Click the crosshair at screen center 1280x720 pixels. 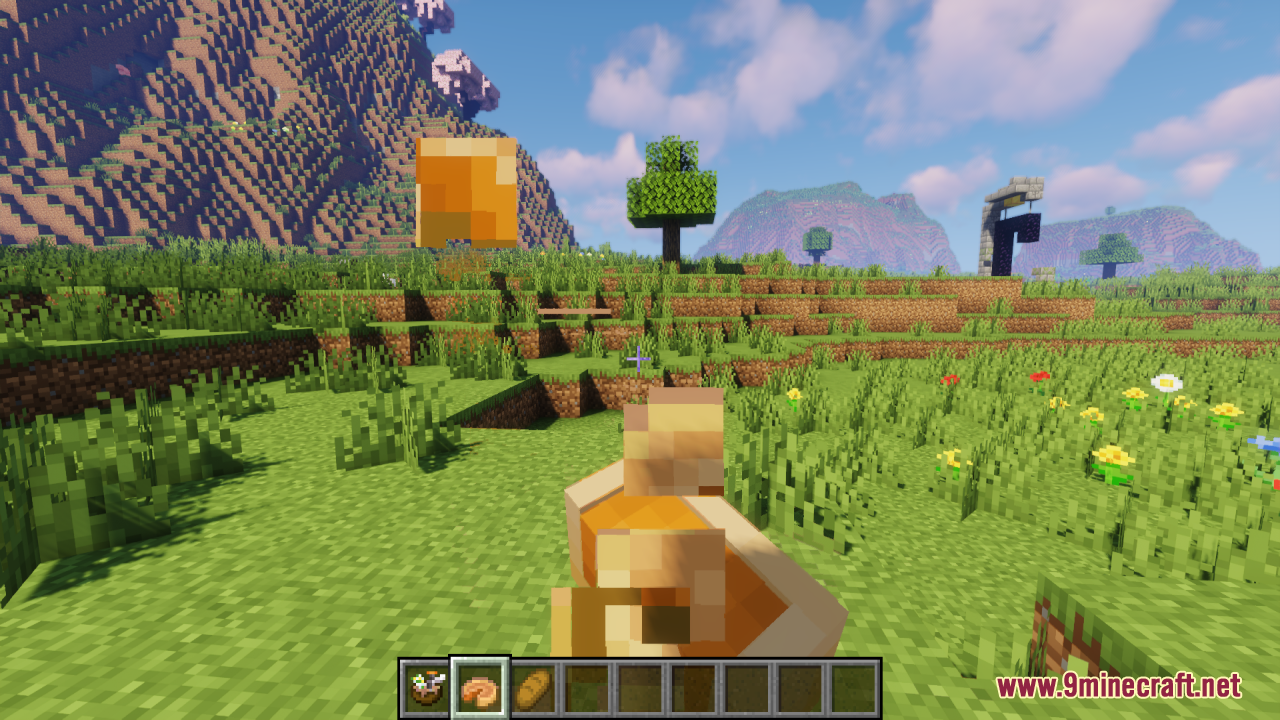click(x=638, y=357)
